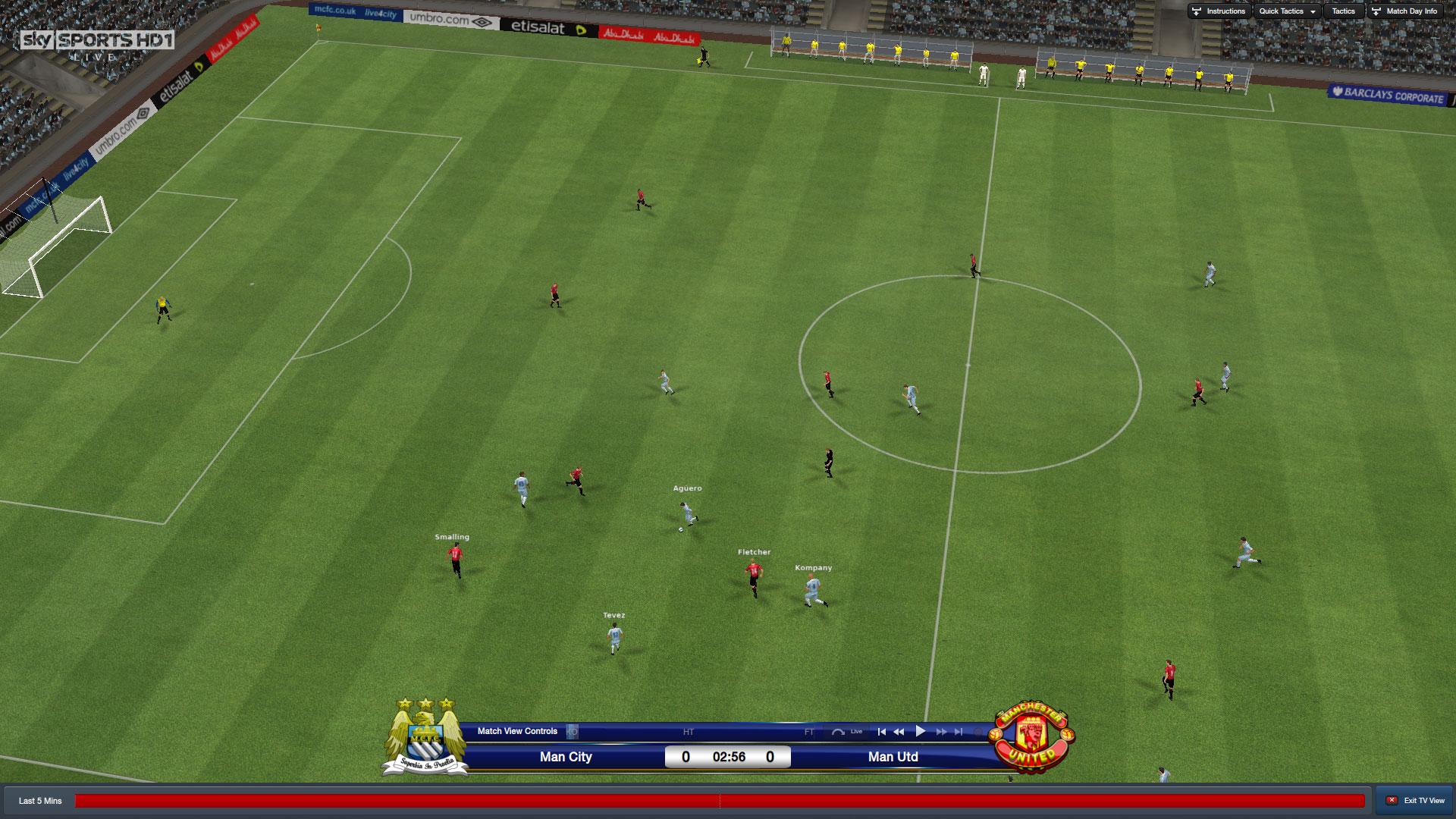Jump to the HT marker on match timeline
This screenshot has width=1456, height=819.
point(688,732)
